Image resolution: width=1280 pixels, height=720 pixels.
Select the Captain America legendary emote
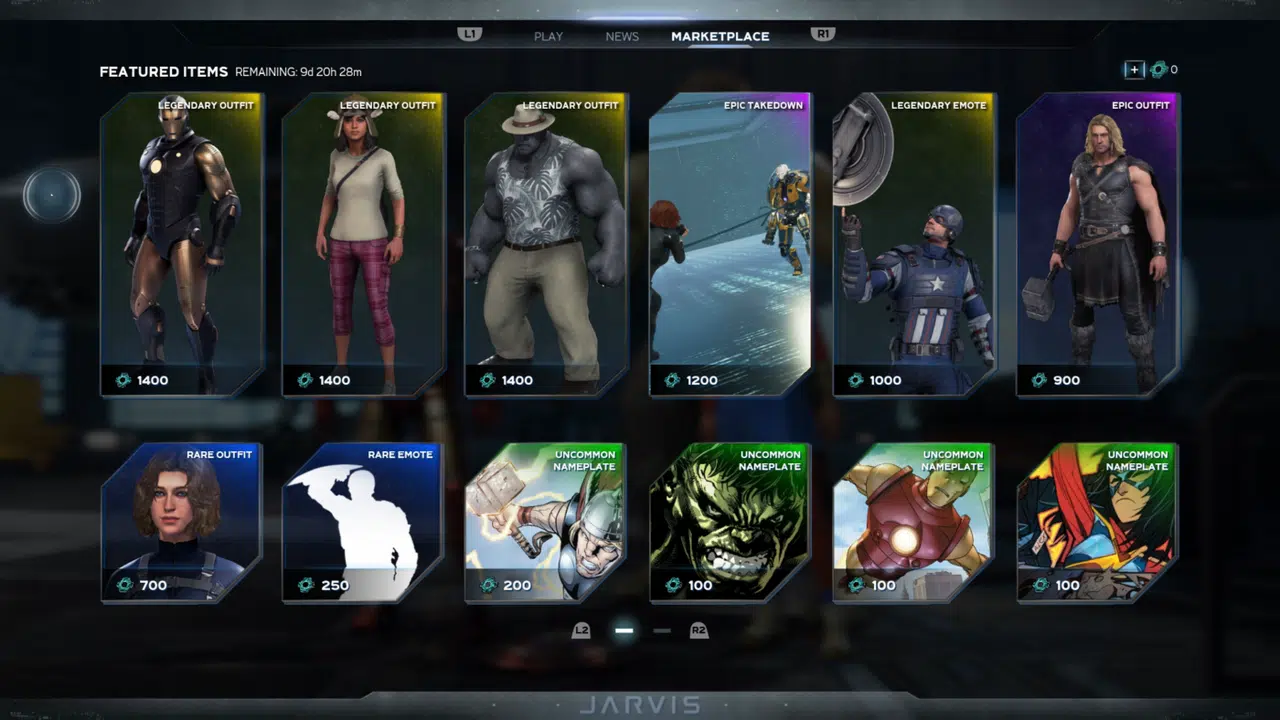tap(914, 245)
